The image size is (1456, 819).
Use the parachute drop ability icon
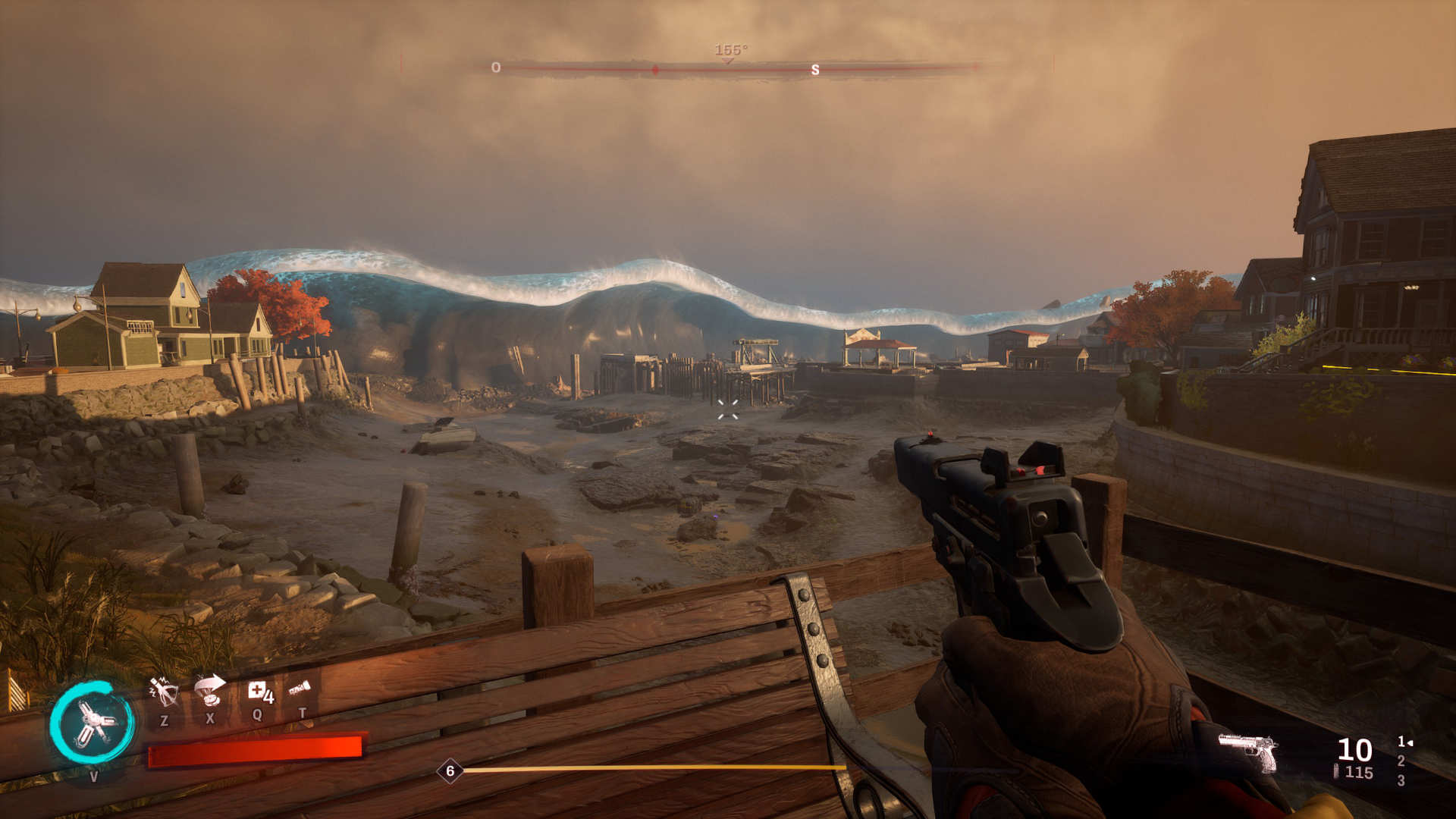pyautogui.click(x=210, y=689)
